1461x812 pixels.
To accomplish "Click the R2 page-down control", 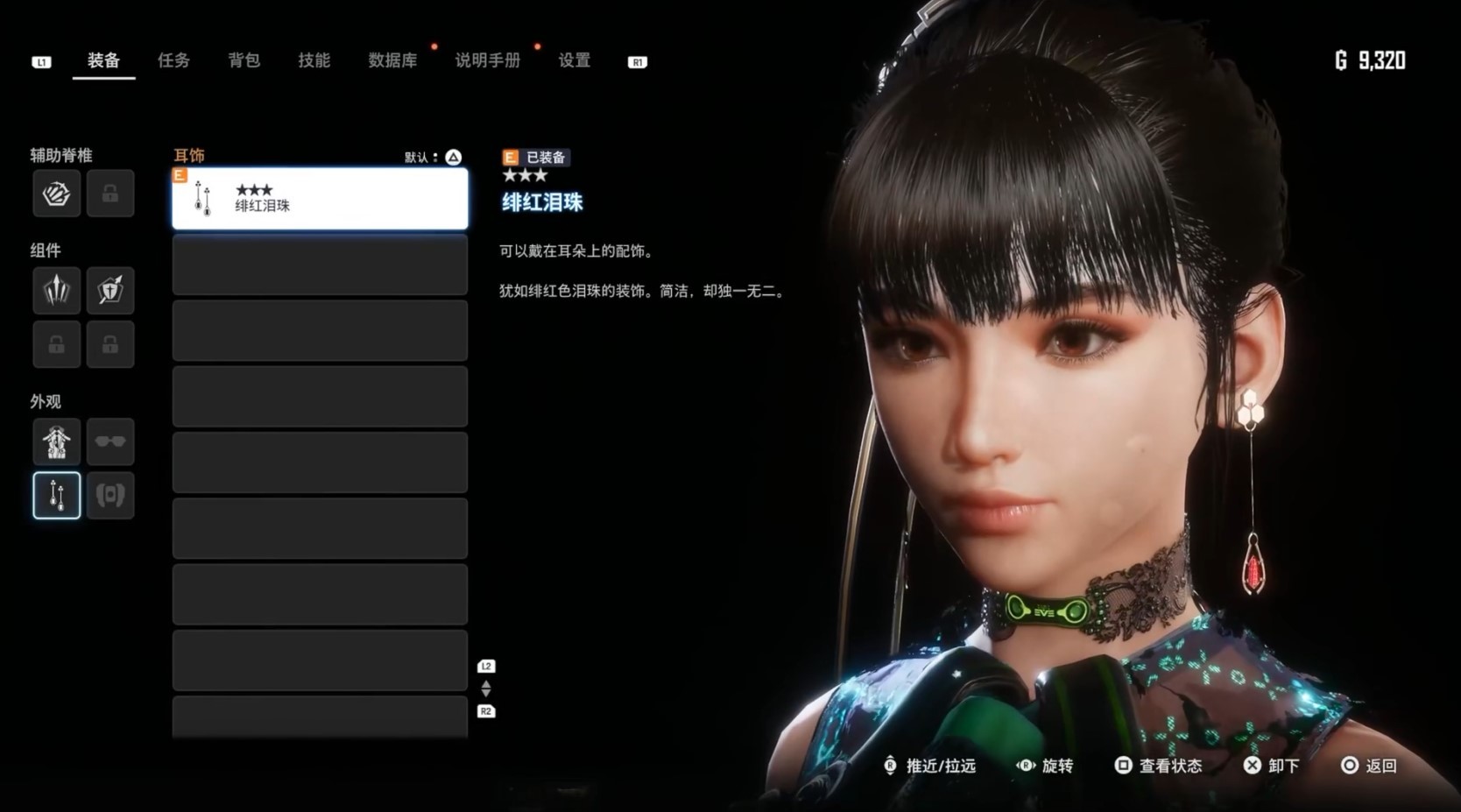I will [485, 711].
